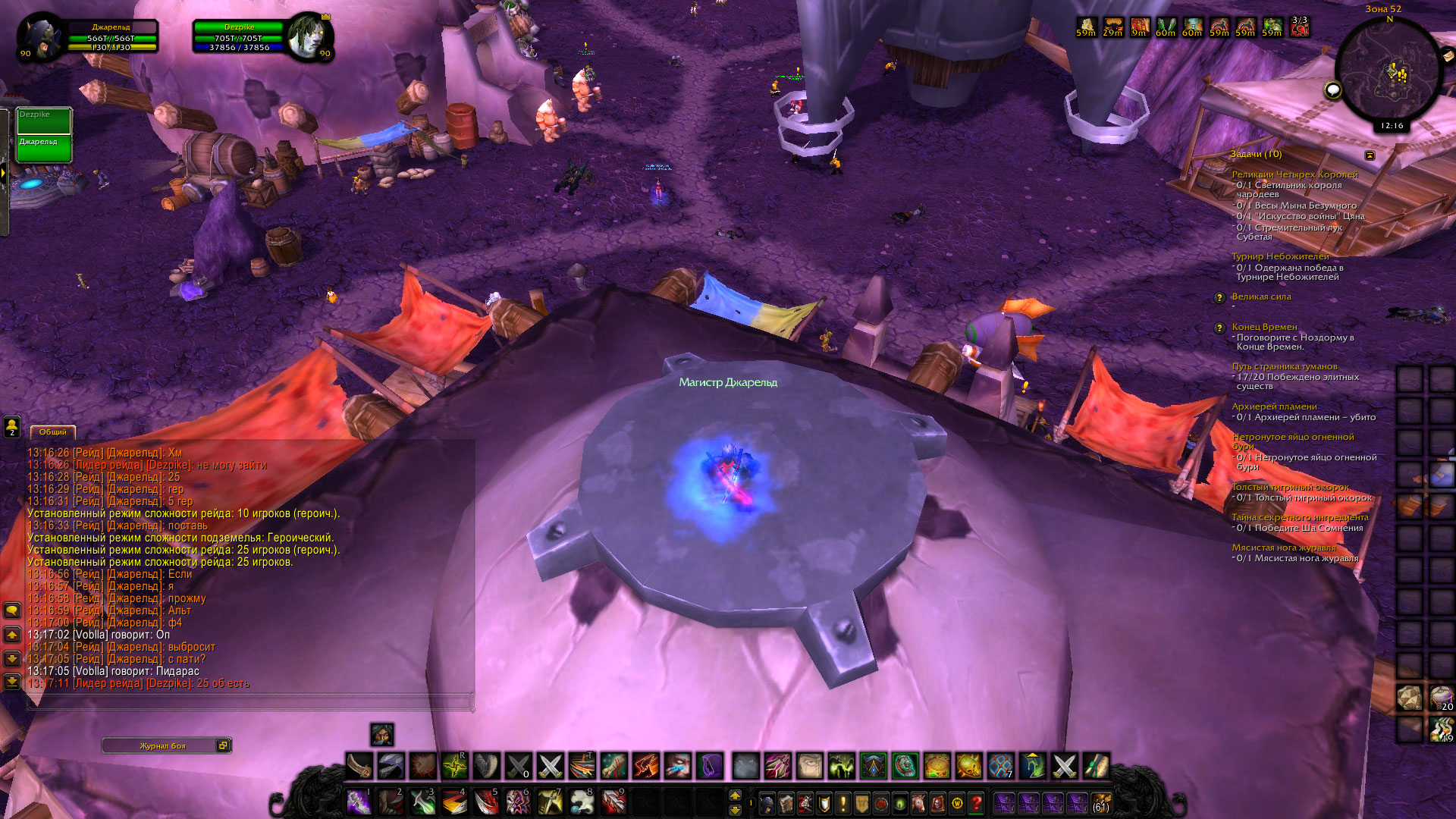Use the smoke cloud ability in slot 8
Screen dimensions: 1456x819
point(582,802)
